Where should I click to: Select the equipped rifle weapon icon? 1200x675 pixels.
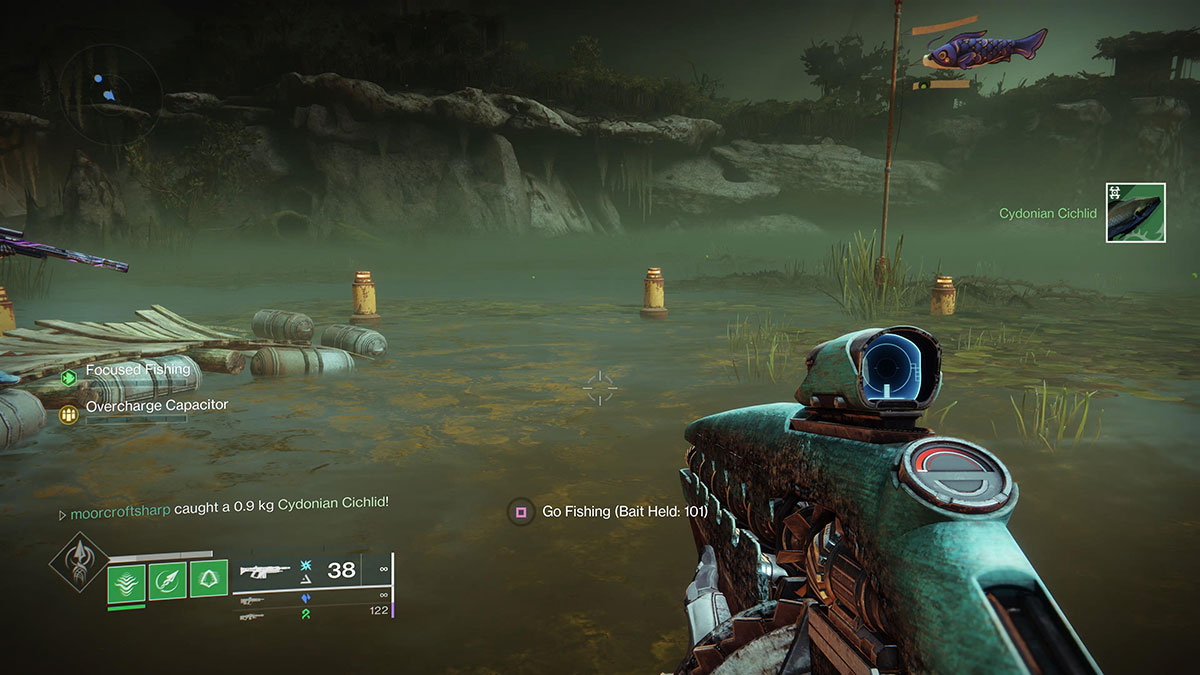(265, 571)
